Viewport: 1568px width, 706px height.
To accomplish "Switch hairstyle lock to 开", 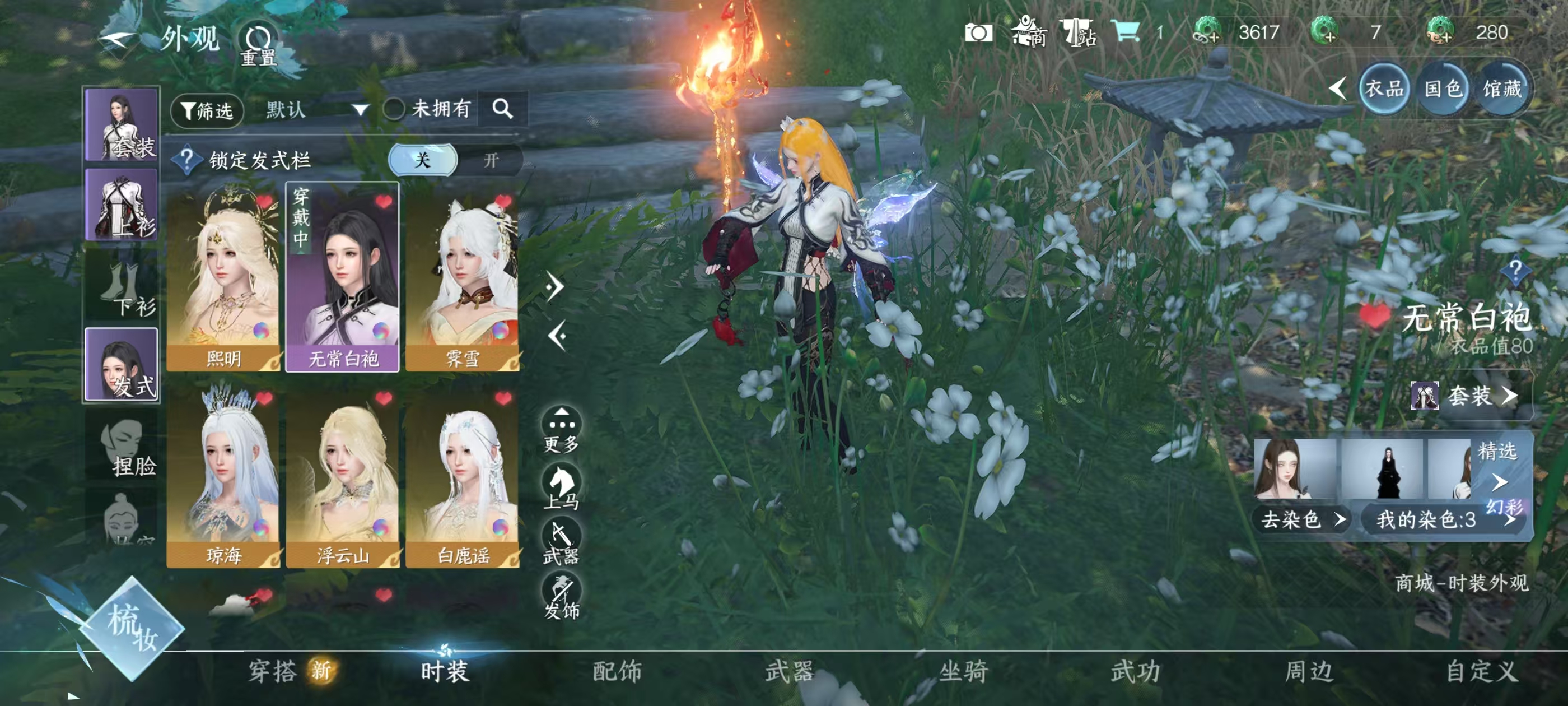I will pyautogui.click(x=491, y=160).
